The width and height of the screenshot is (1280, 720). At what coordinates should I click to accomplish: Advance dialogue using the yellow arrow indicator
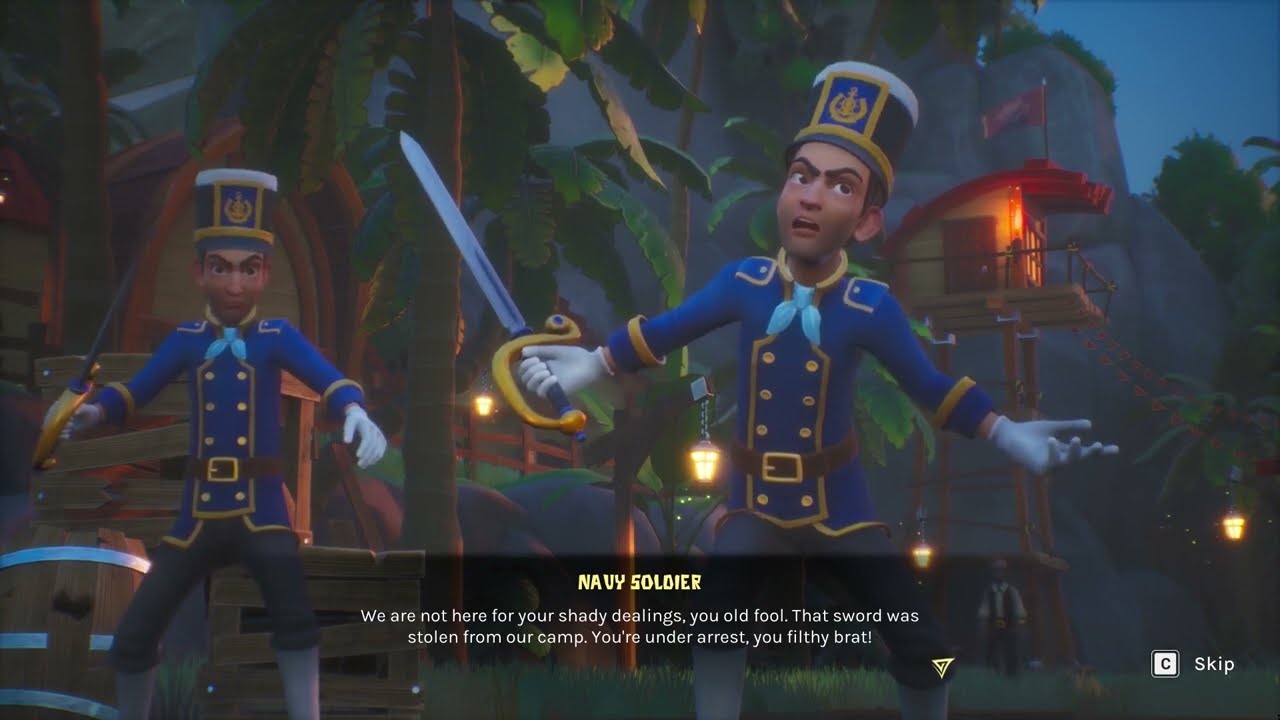pos(942,667)
